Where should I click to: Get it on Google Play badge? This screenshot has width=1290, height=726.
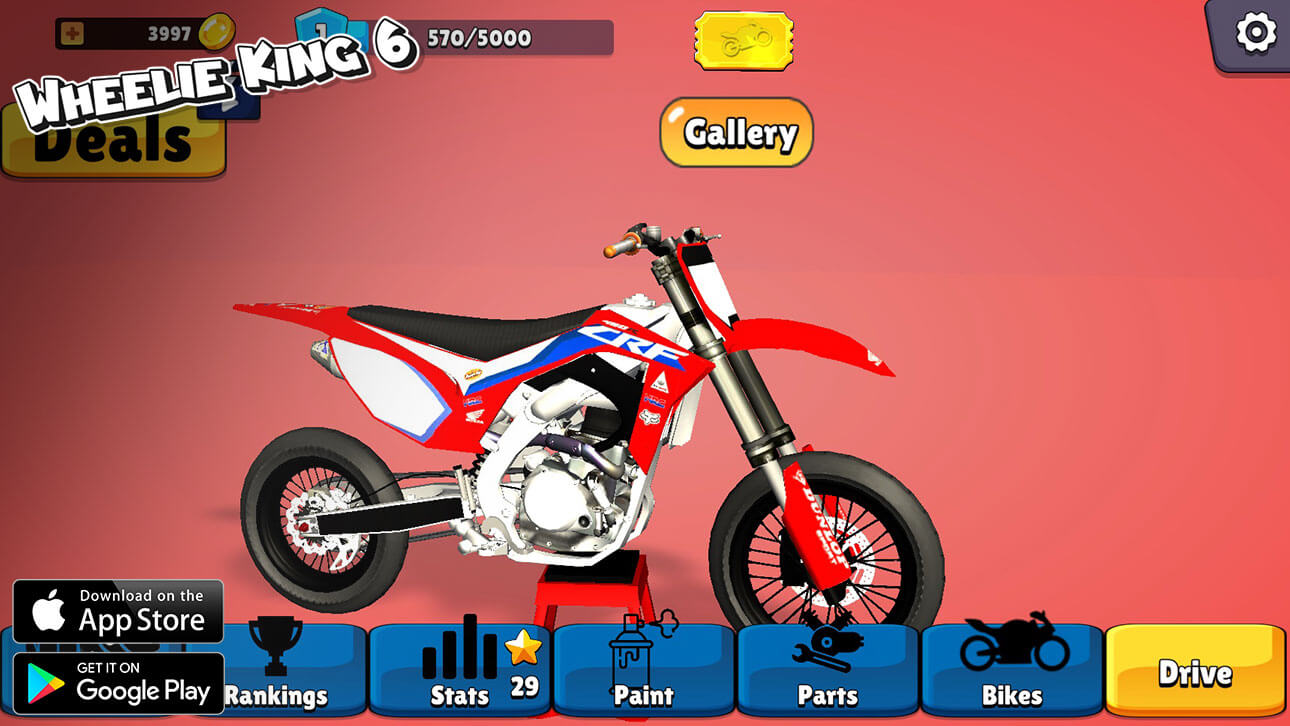click(118, 683)
